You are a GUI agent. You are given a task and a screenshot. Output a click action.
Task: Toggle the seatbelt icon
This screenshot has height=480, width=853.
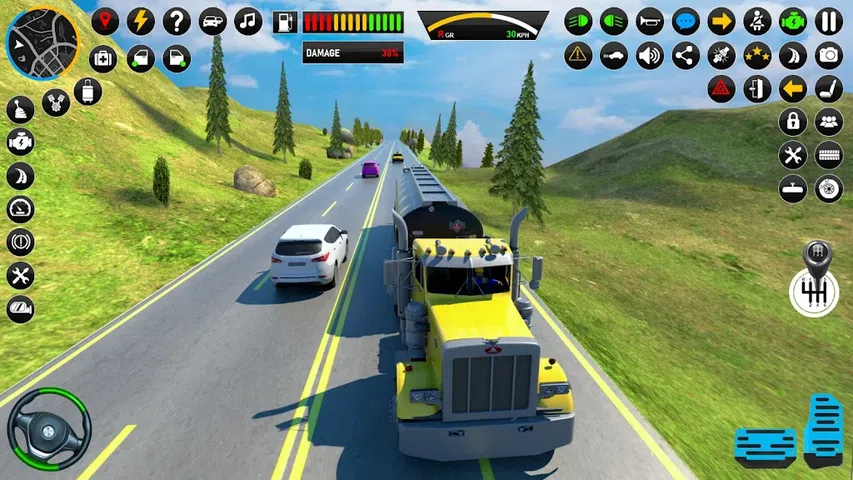click(757, 21)
